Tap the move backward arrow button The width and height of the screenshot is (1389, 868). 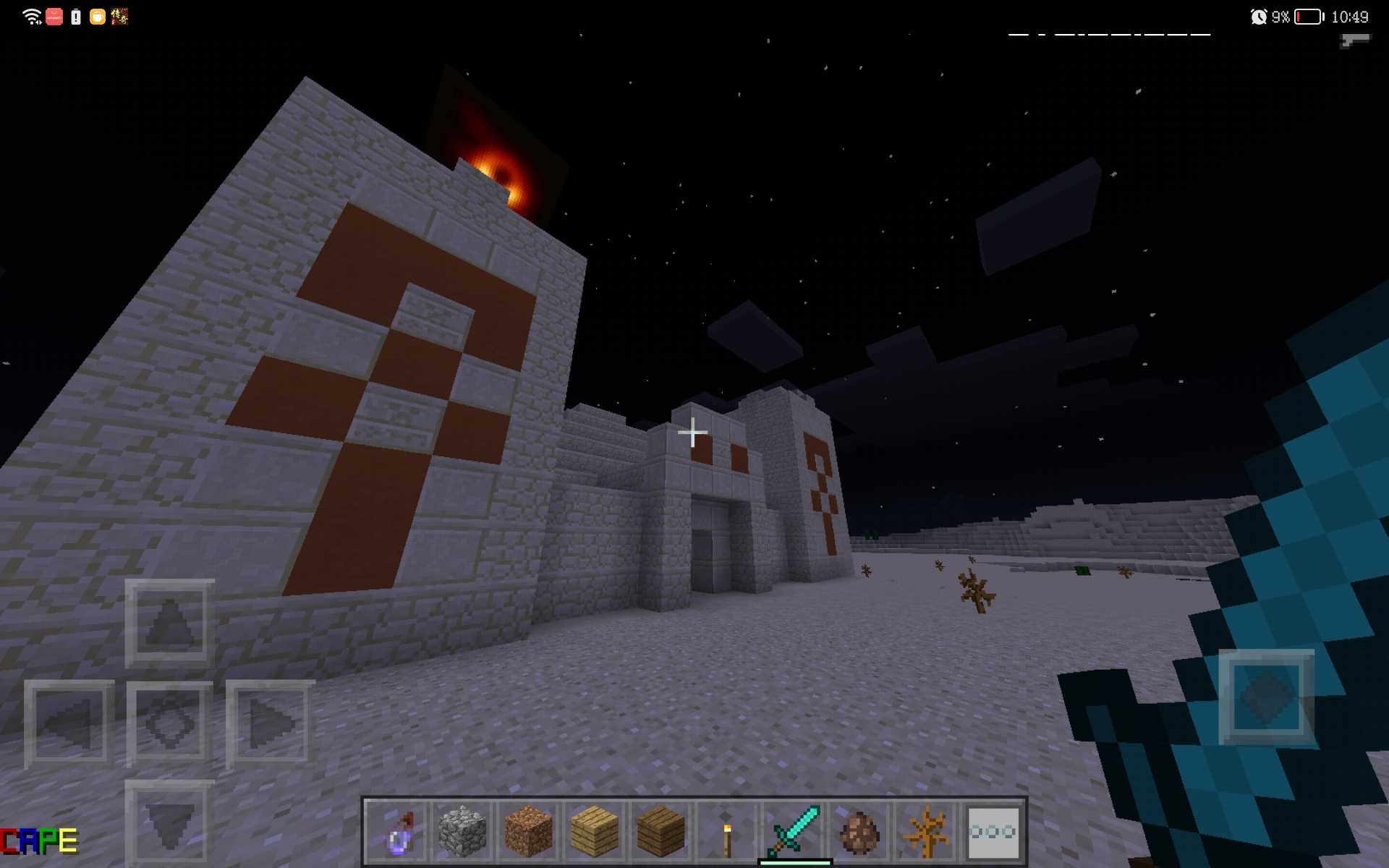pyautogui.click(x=170, y=823)
